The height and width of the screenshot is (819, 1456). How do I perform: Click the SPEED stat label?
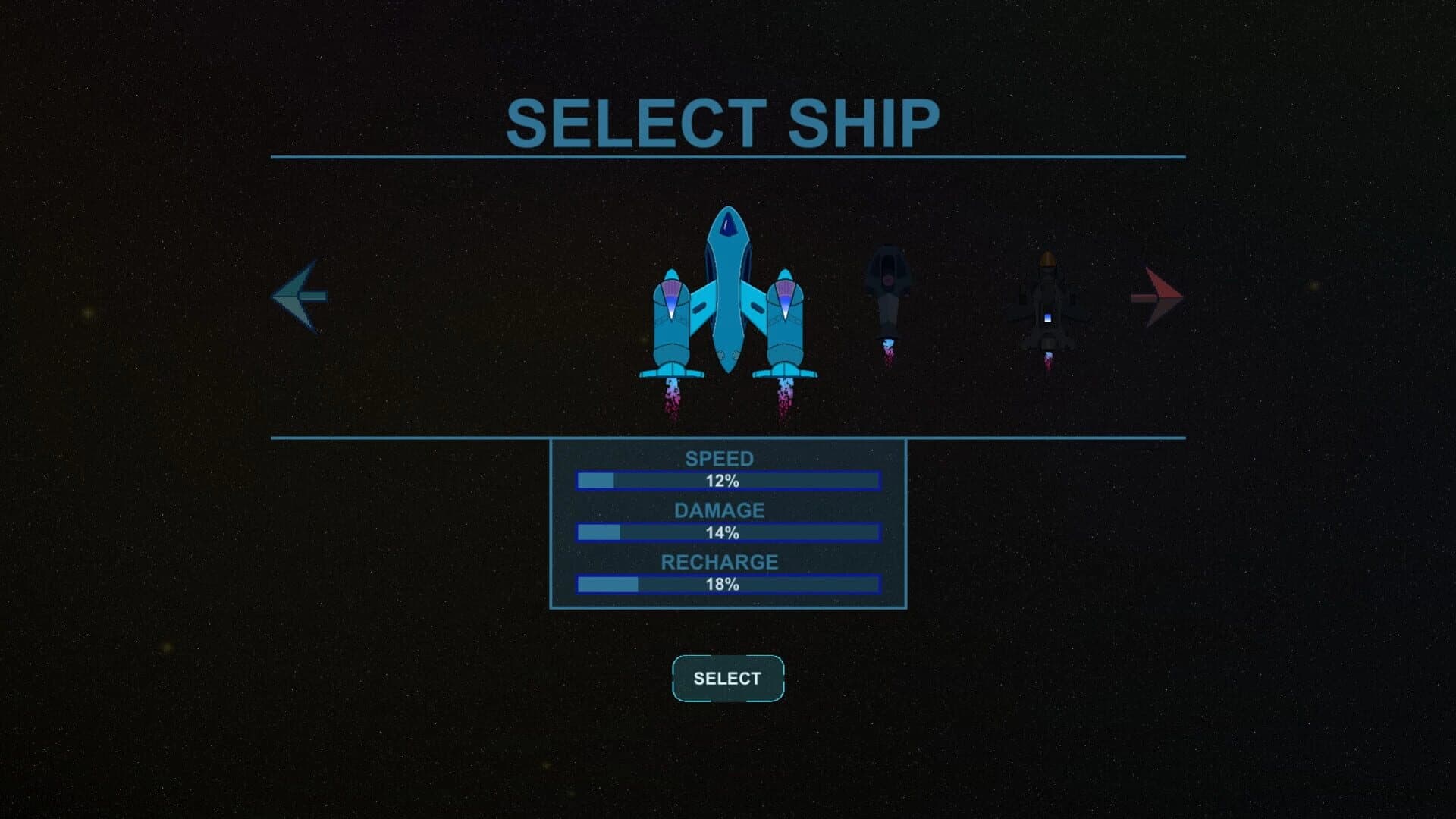[x=719, y=459]
